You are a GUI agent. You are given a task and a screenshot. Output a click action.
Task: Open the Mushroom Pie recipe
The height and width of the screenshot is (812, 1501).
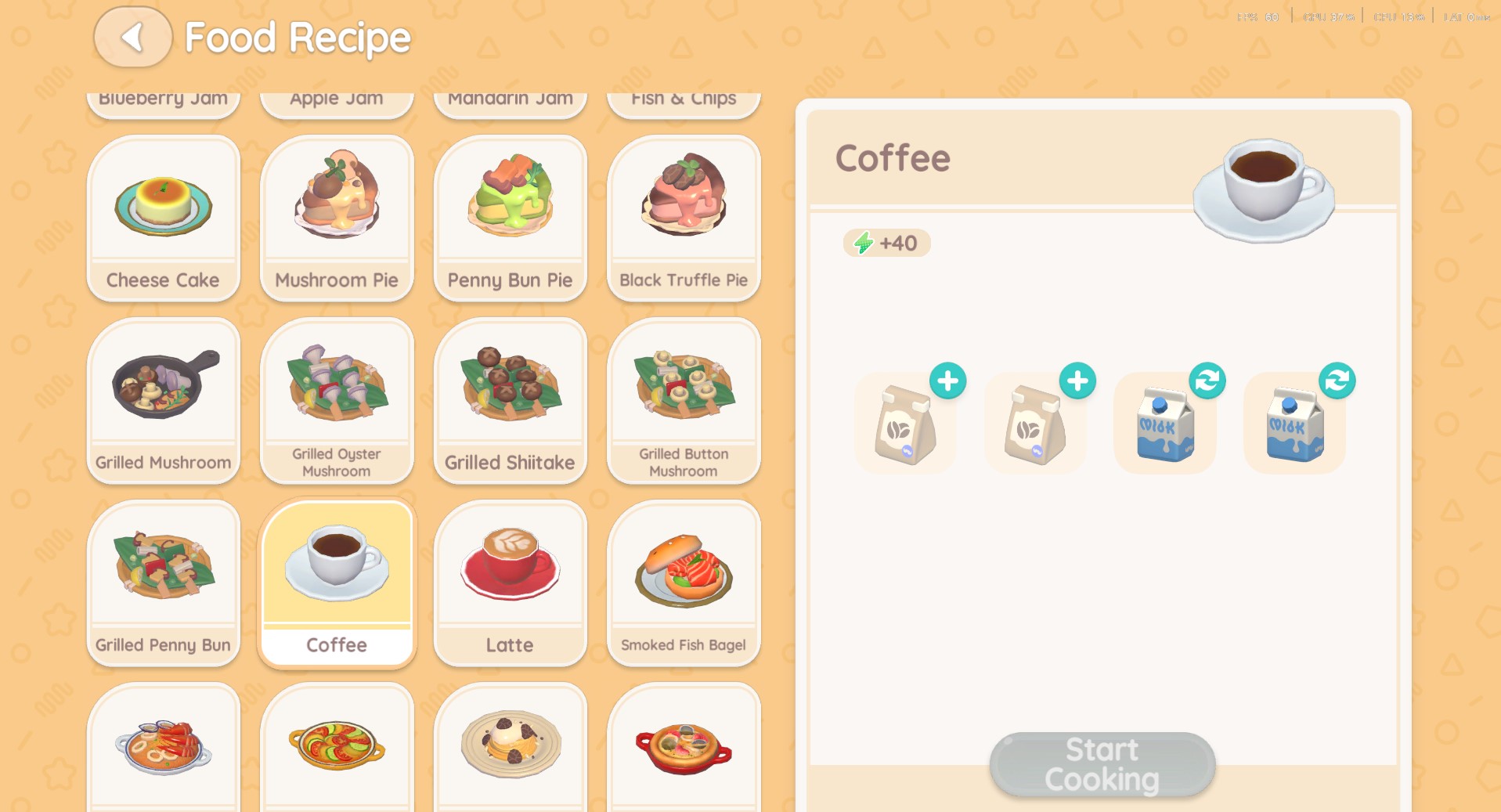(336, 202)
